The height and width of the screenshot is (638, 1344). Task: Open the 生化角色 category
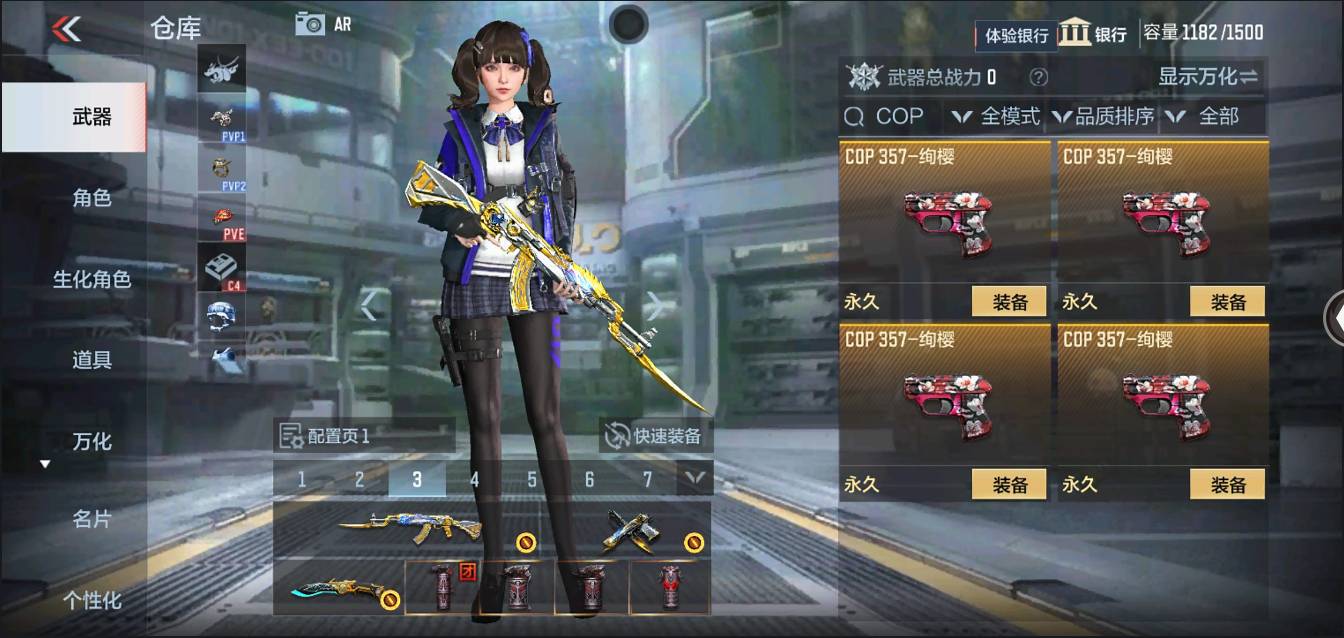[91, 279]
